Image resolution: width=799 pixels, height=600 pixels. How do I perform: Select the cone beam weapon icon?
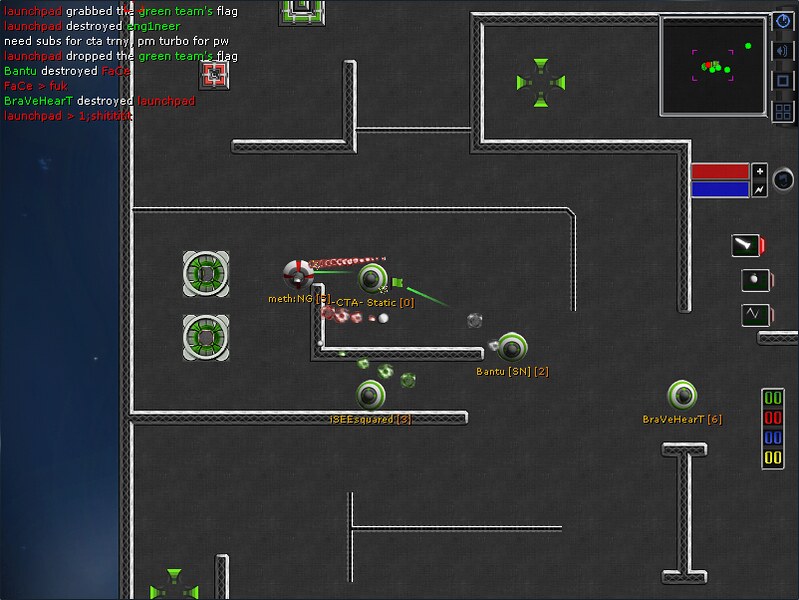745,245
